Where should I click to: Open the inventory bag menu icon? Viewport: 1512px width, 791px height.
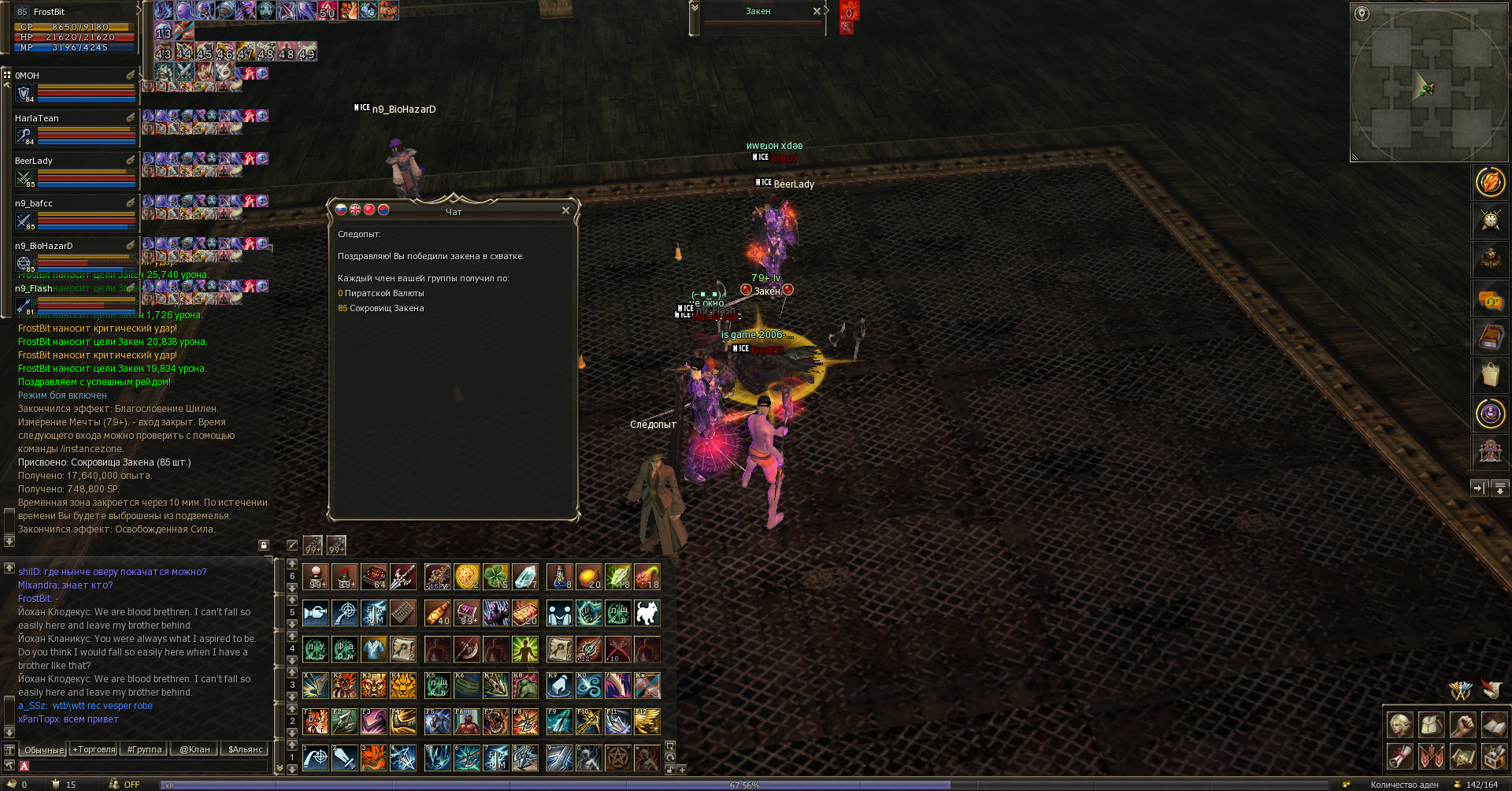tap(1431, 725)
